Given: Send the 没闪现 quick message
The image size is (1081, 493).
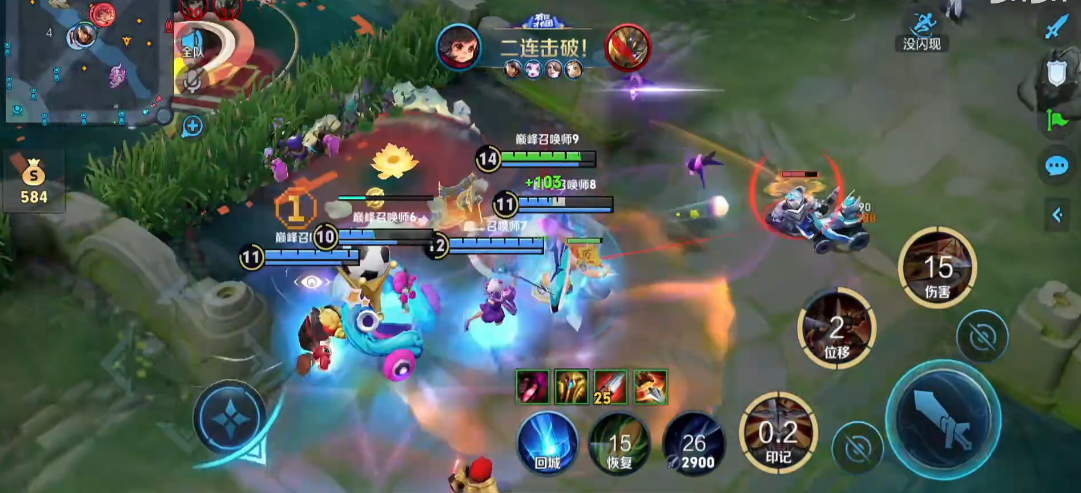Looking at the screenshot, I should tap(920, 30).
